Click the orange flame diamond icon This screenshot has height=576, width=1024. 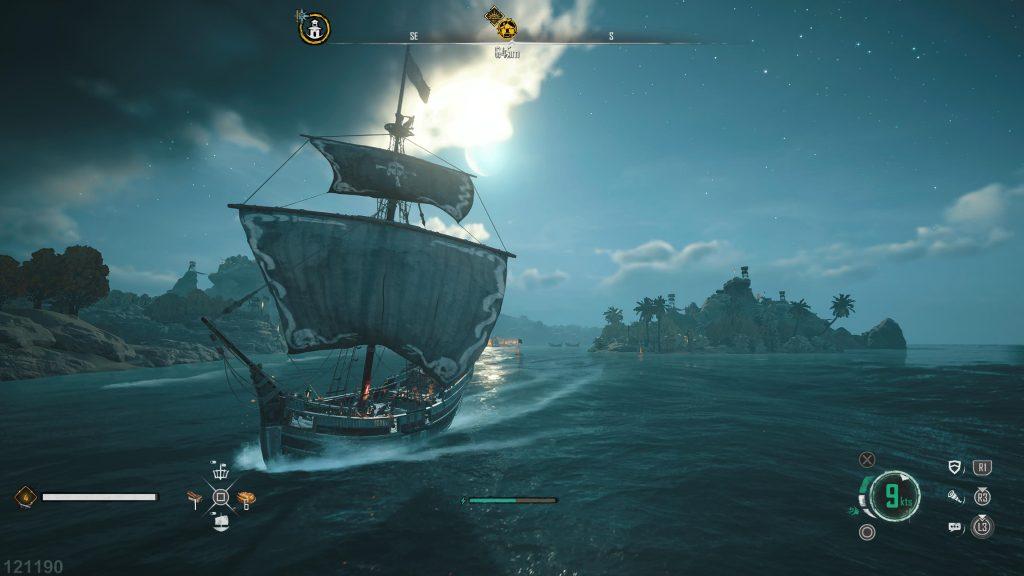26,496
